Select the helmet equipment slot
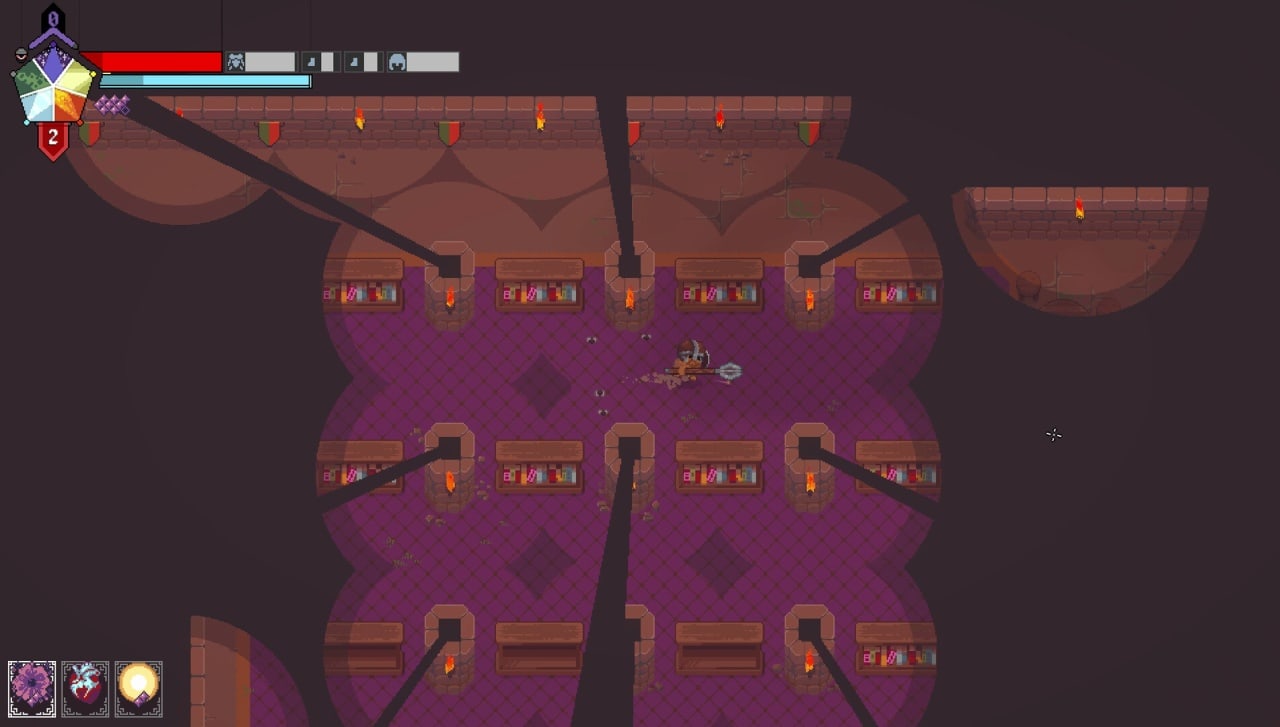The width and height of the screenshot is (1280, 727). coord(397,63)
